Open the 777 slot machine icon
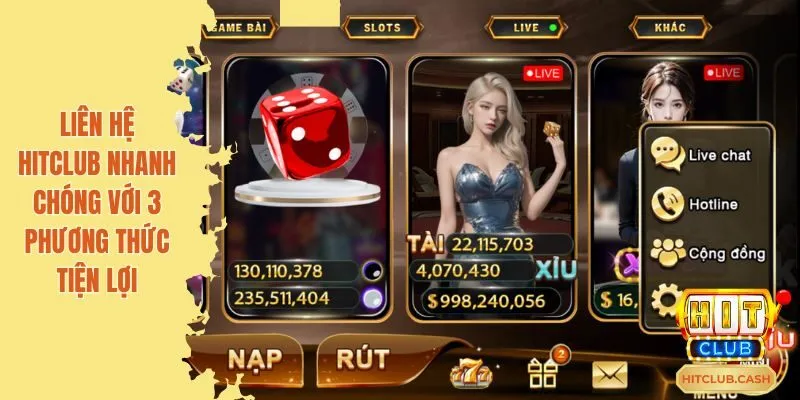This screenshot has width=800, height=400. pyautogui.click(x=471, y=372)
